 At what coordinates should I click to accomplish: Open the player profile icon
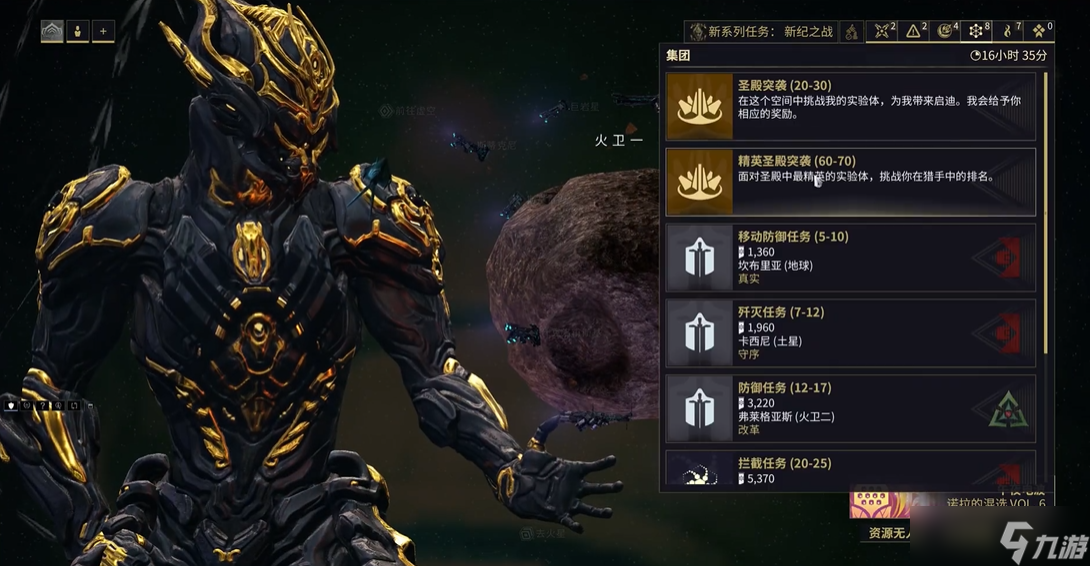coord(77,32)
